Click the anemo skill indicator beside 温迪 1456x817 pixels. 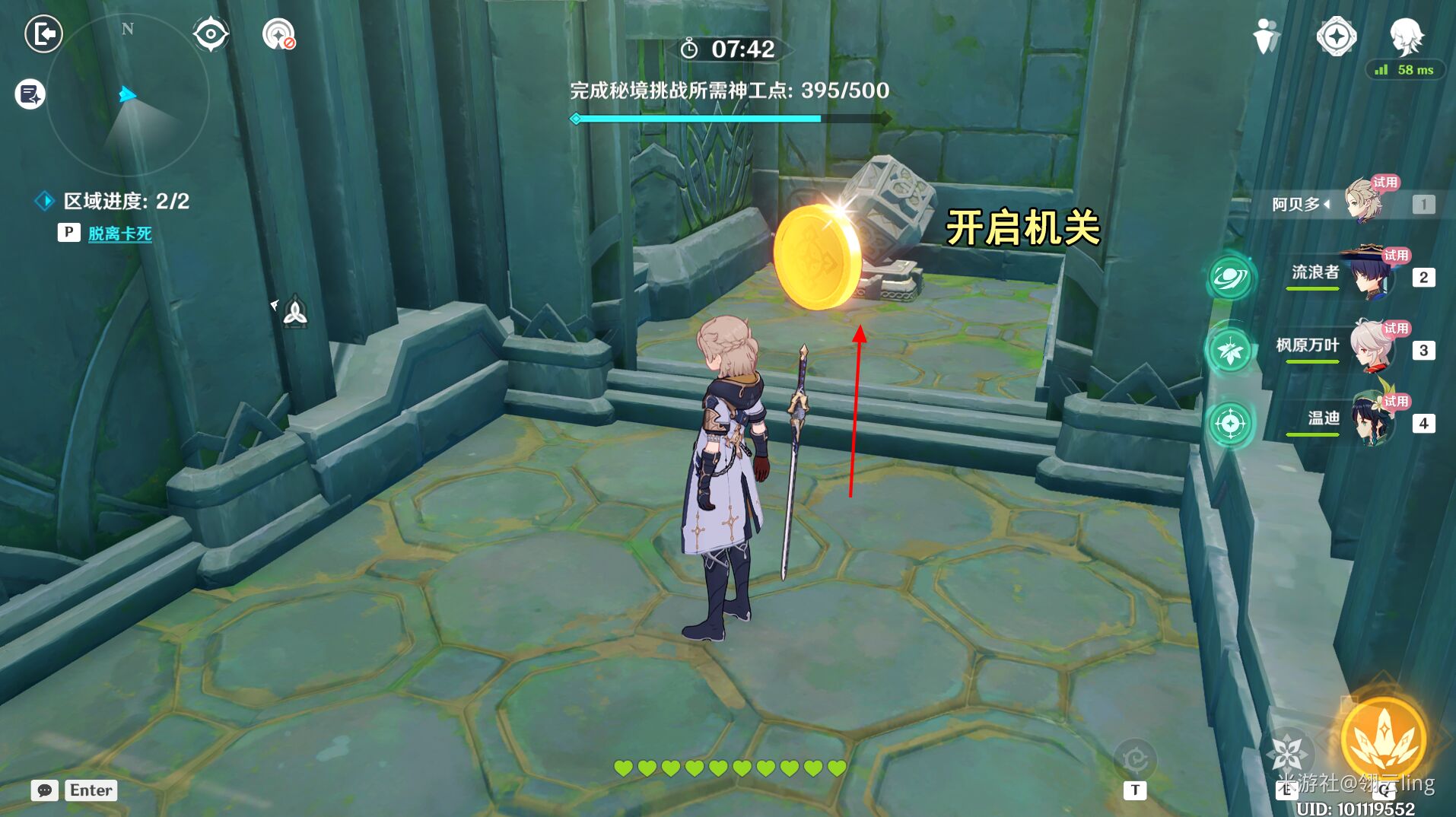[1231, 423]
